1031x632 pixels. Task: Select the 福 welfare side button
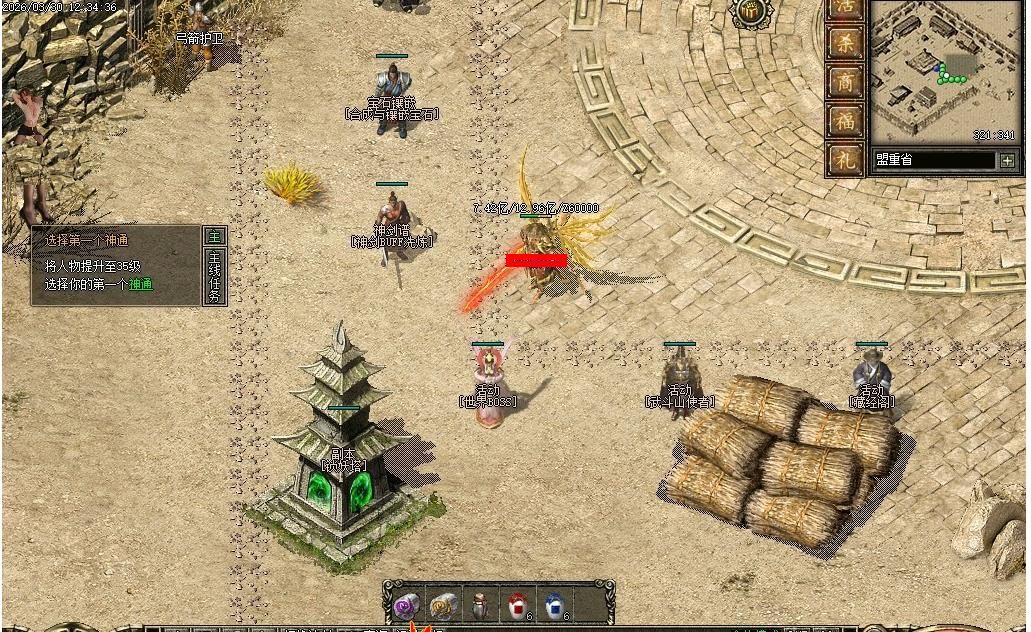coord(847,120)
